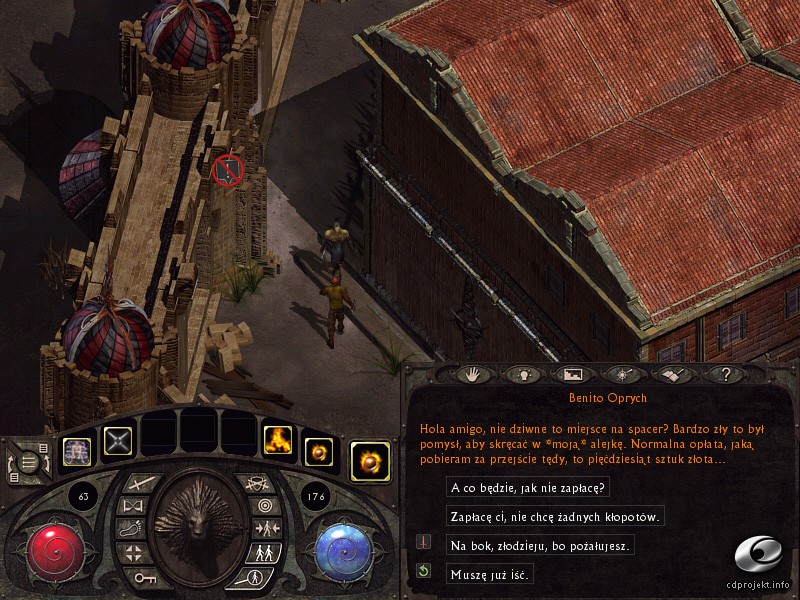The image size is (800, 600).
Task: Click the key button on the HUD
Action: coord(142,578)
